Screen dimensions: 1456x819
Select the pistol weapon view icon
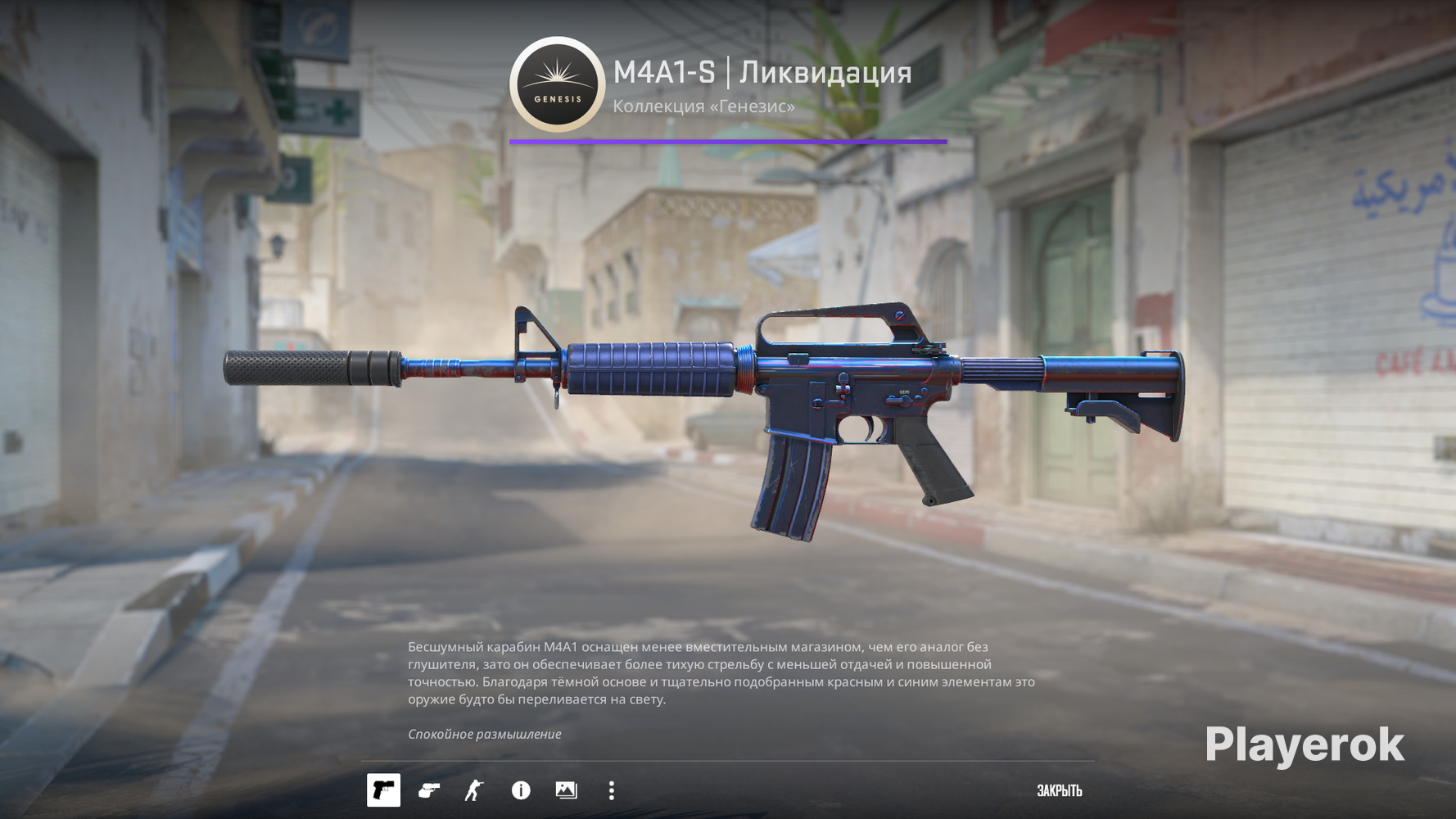pos(383,790)
